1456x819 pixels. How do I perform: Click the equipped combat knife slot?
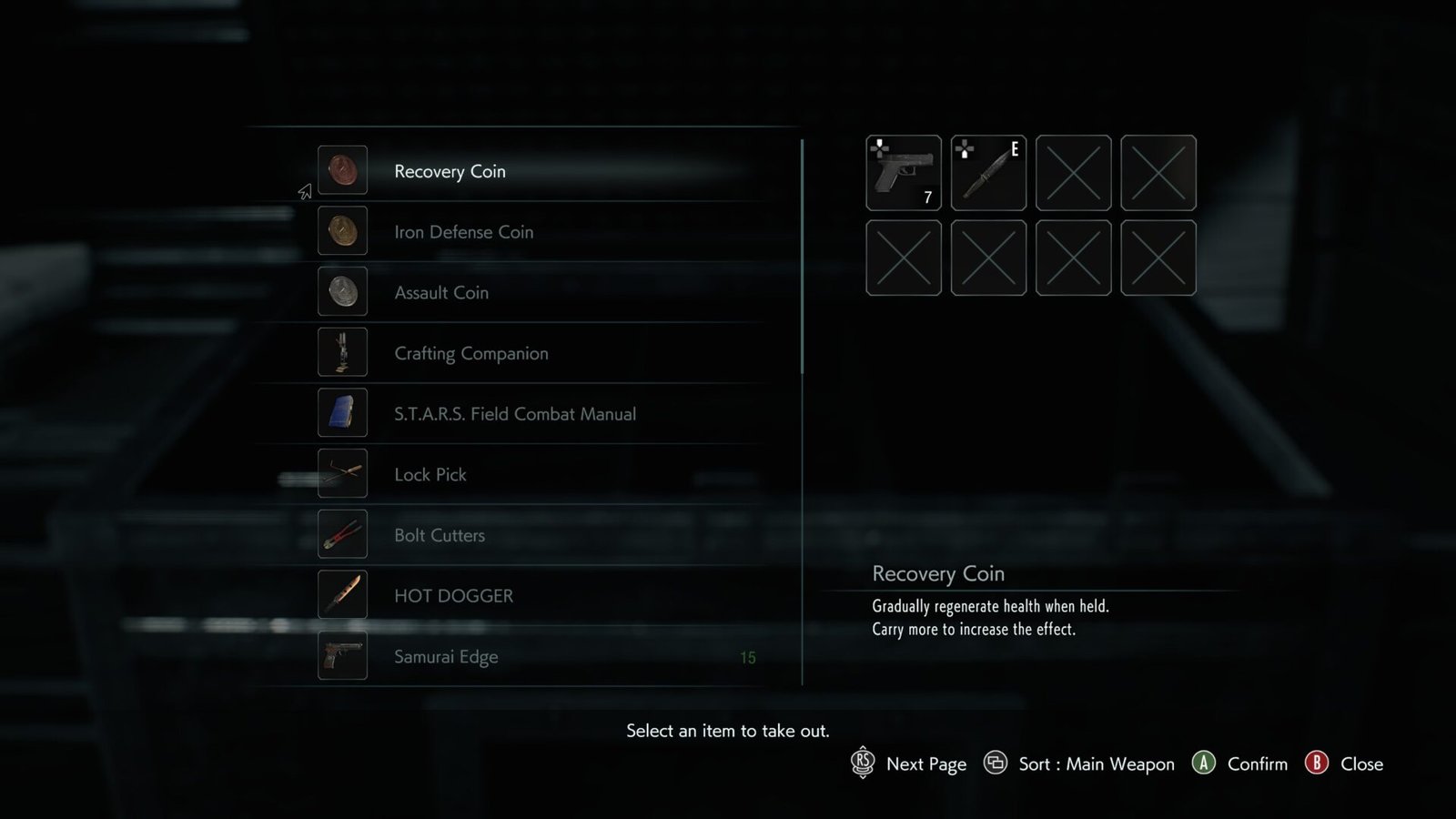pos(988,173)
